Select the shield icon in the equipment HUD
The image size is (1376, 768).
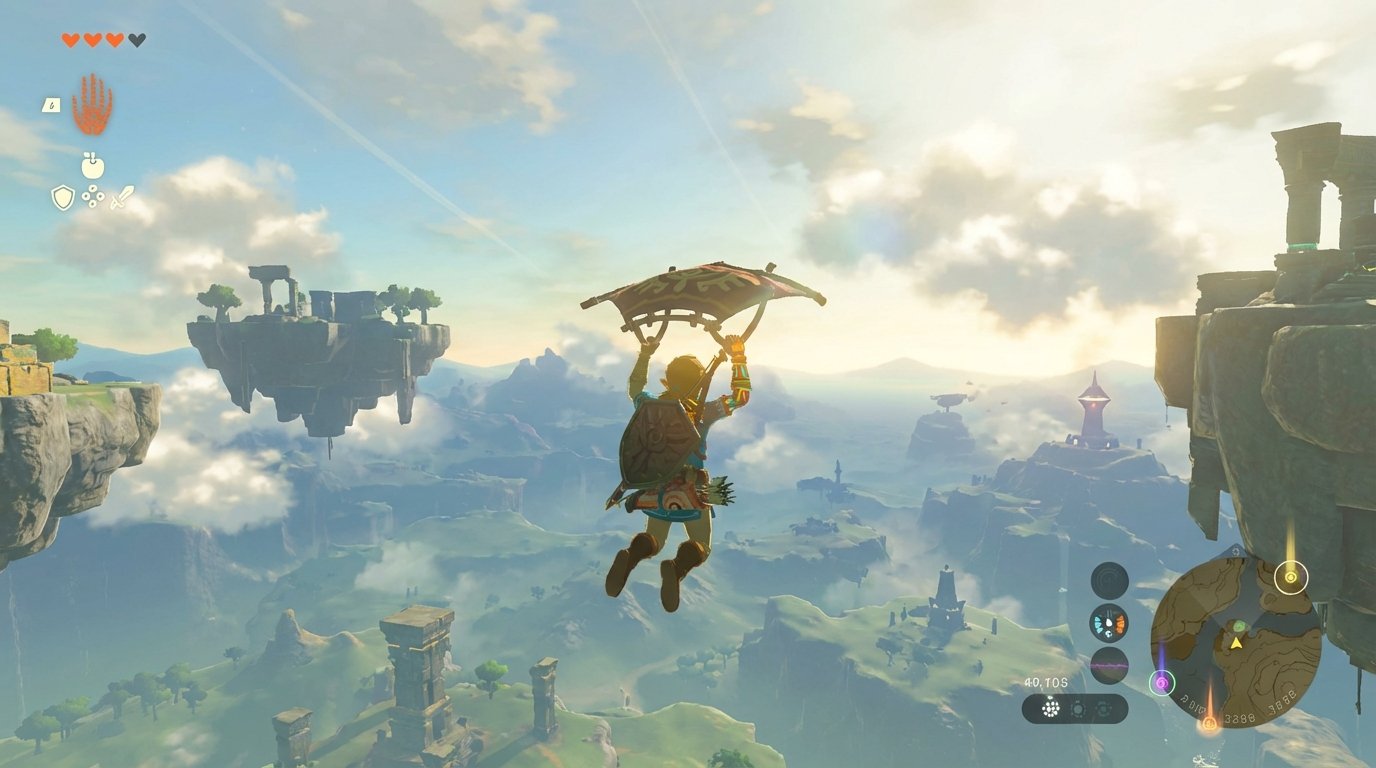click(63, 196)
